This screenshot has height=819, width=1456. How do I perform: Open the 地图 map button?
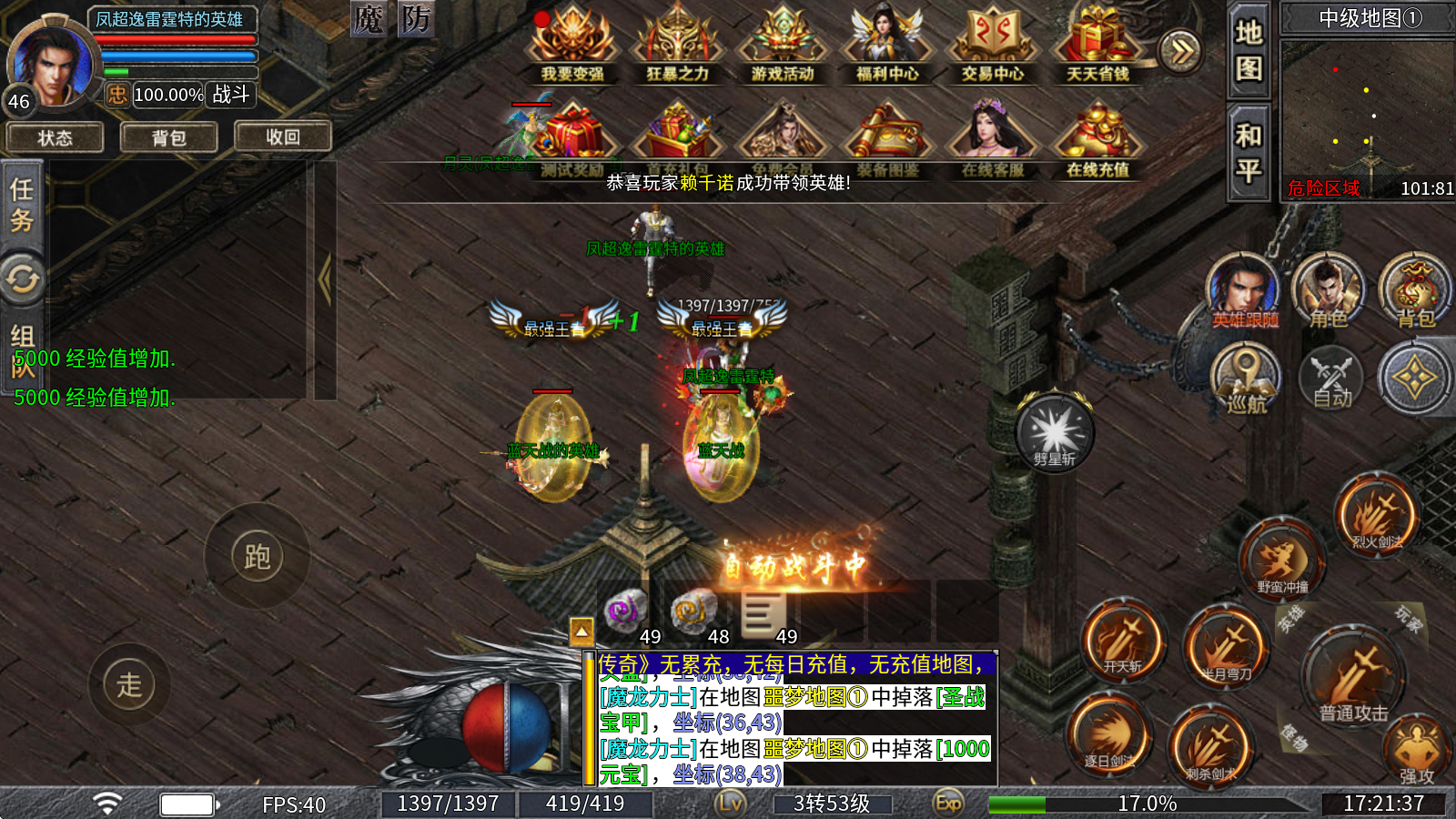pos(1249,51)
